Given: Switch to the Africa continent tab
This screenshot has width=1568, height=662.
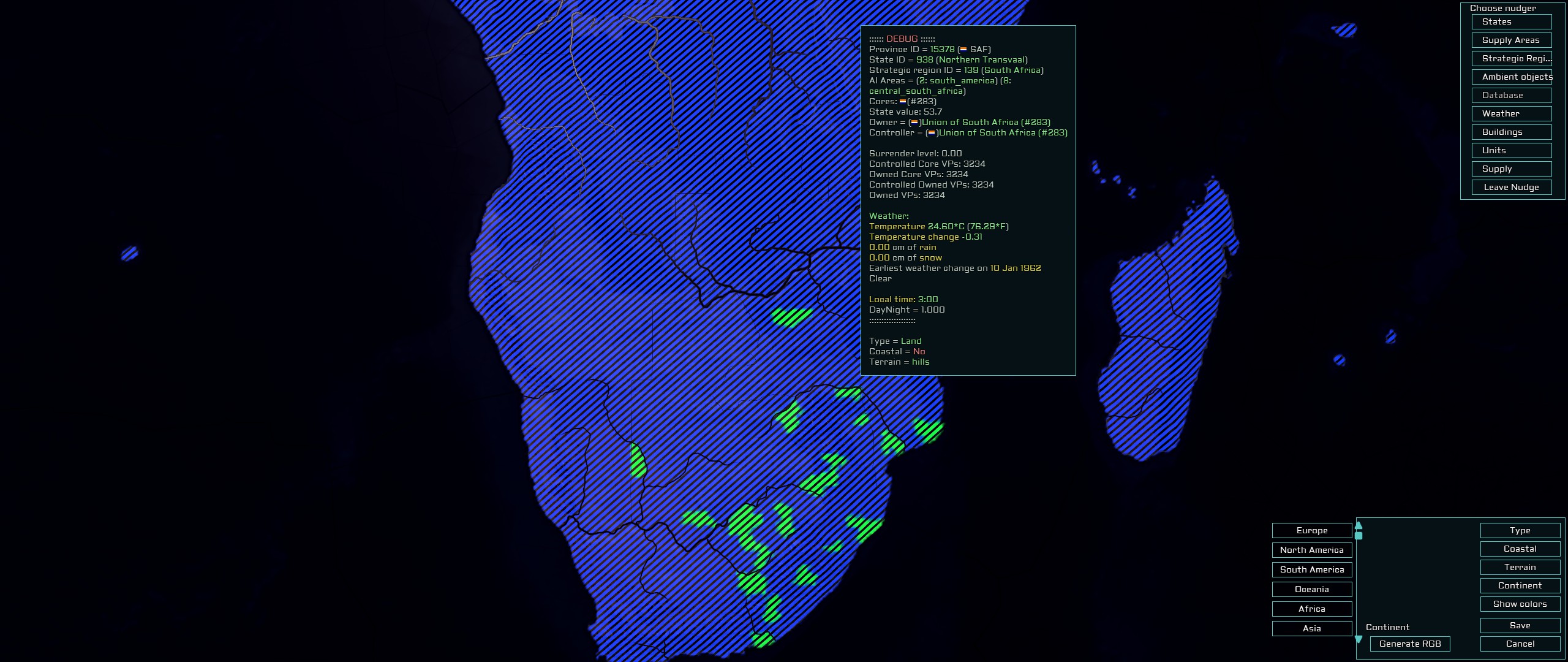Looking at the screenshot, I should coord(1311,609).
